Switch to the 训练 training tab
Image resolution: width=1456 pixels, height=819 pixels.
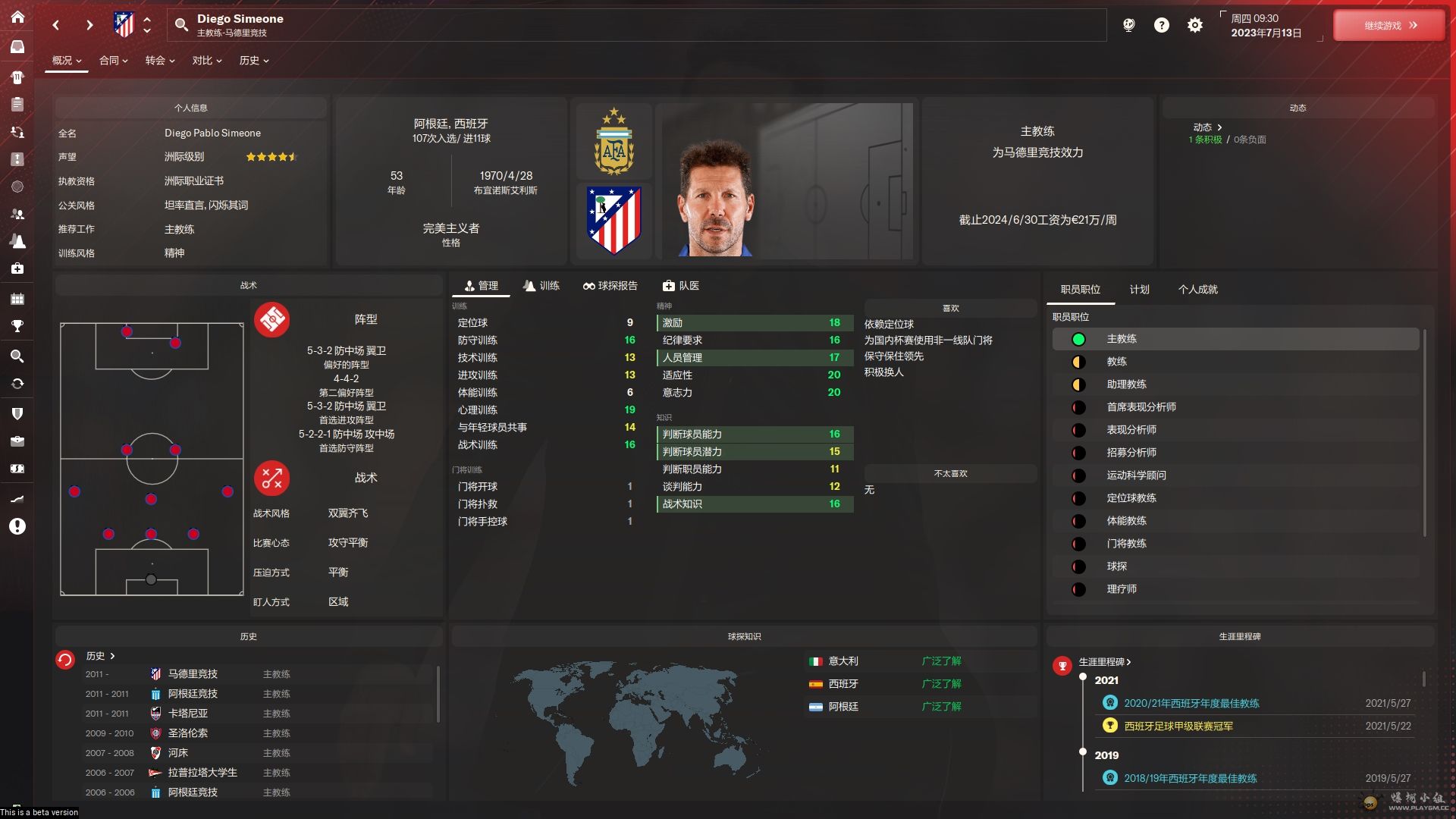pyautogui.click(x=541, y=286)
